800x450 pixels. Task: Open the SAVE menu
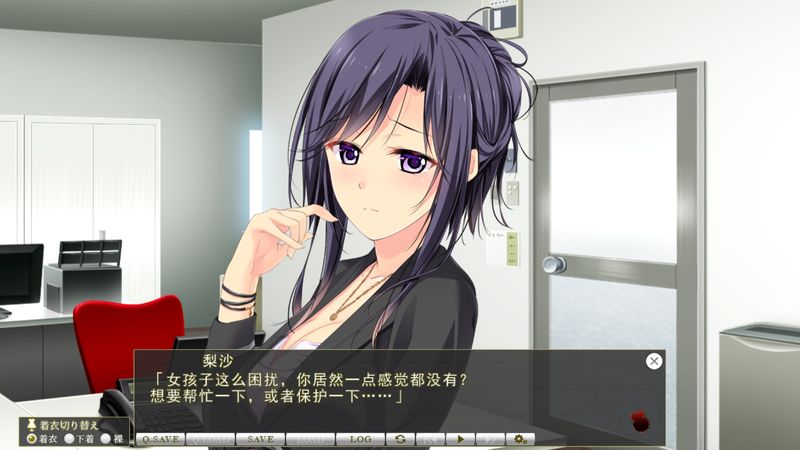(x=260, y=439)
